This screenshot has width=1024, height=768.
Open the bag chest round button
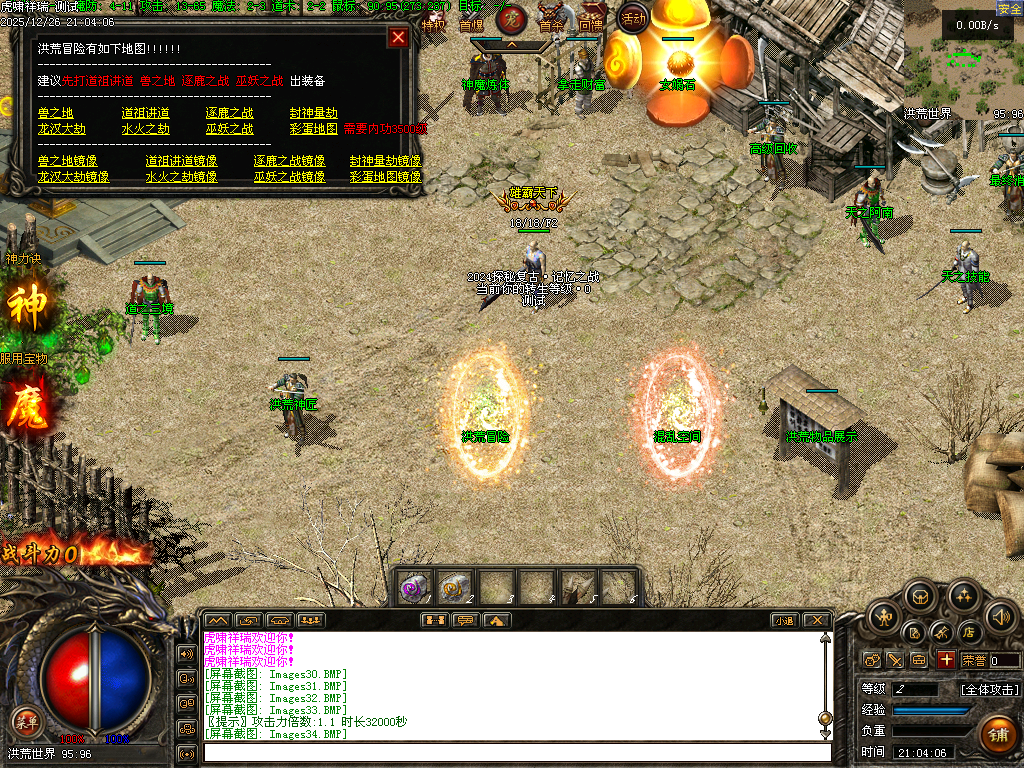(921, 597)
